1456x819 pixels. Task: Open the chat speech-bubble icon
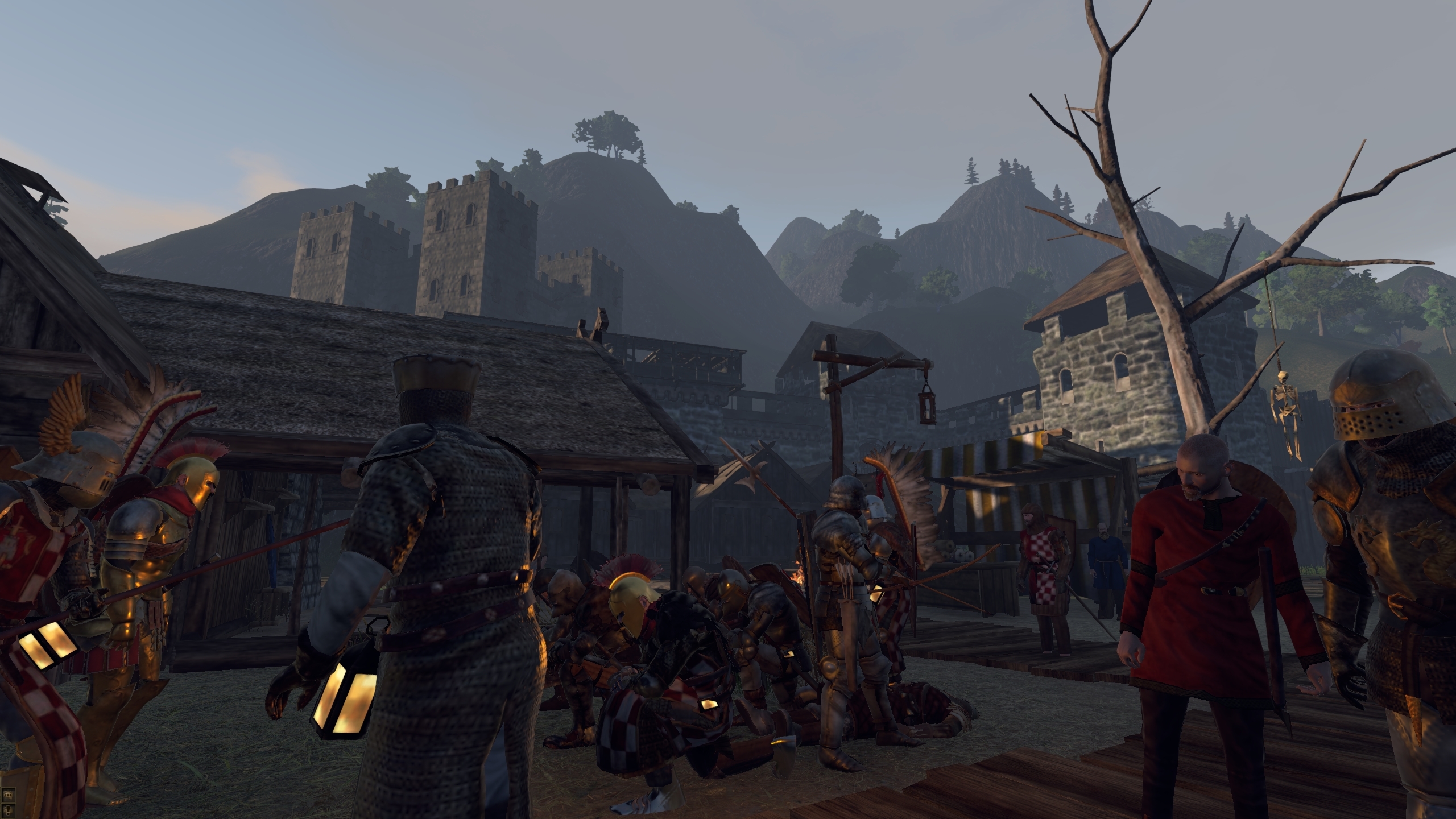[x=9, y=796]
